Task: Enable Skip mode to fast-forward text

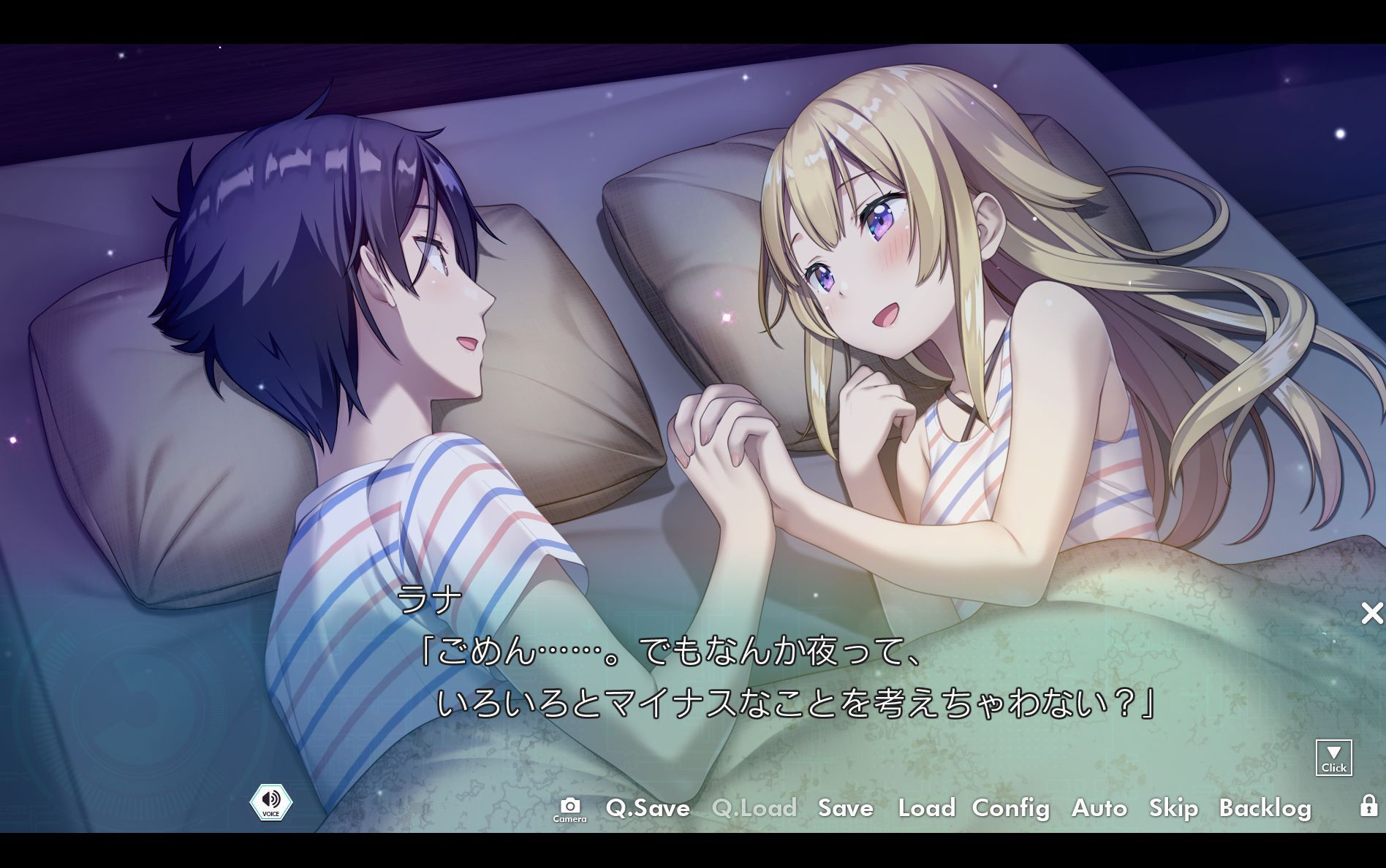Action: [x=1173, y=809]
